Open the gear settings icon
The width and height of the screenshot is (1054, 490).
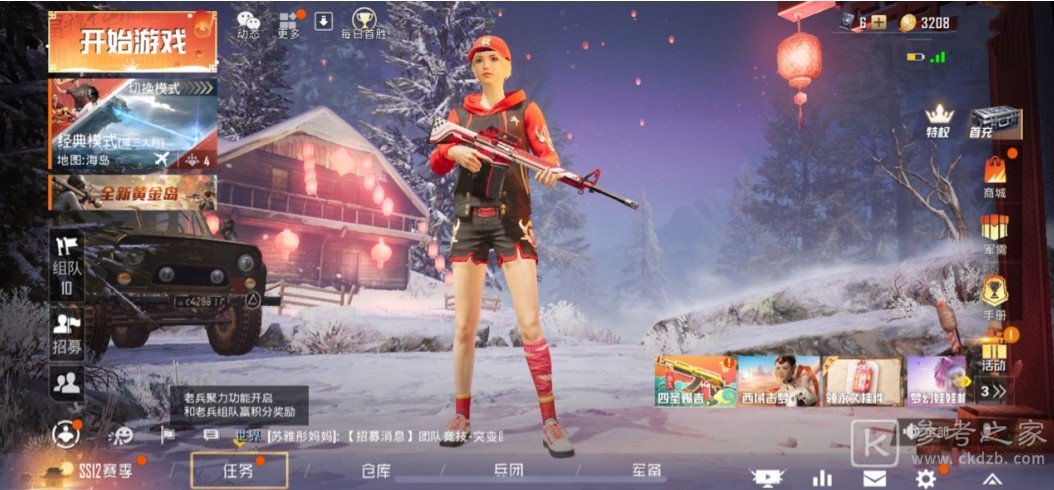(926, 478)
